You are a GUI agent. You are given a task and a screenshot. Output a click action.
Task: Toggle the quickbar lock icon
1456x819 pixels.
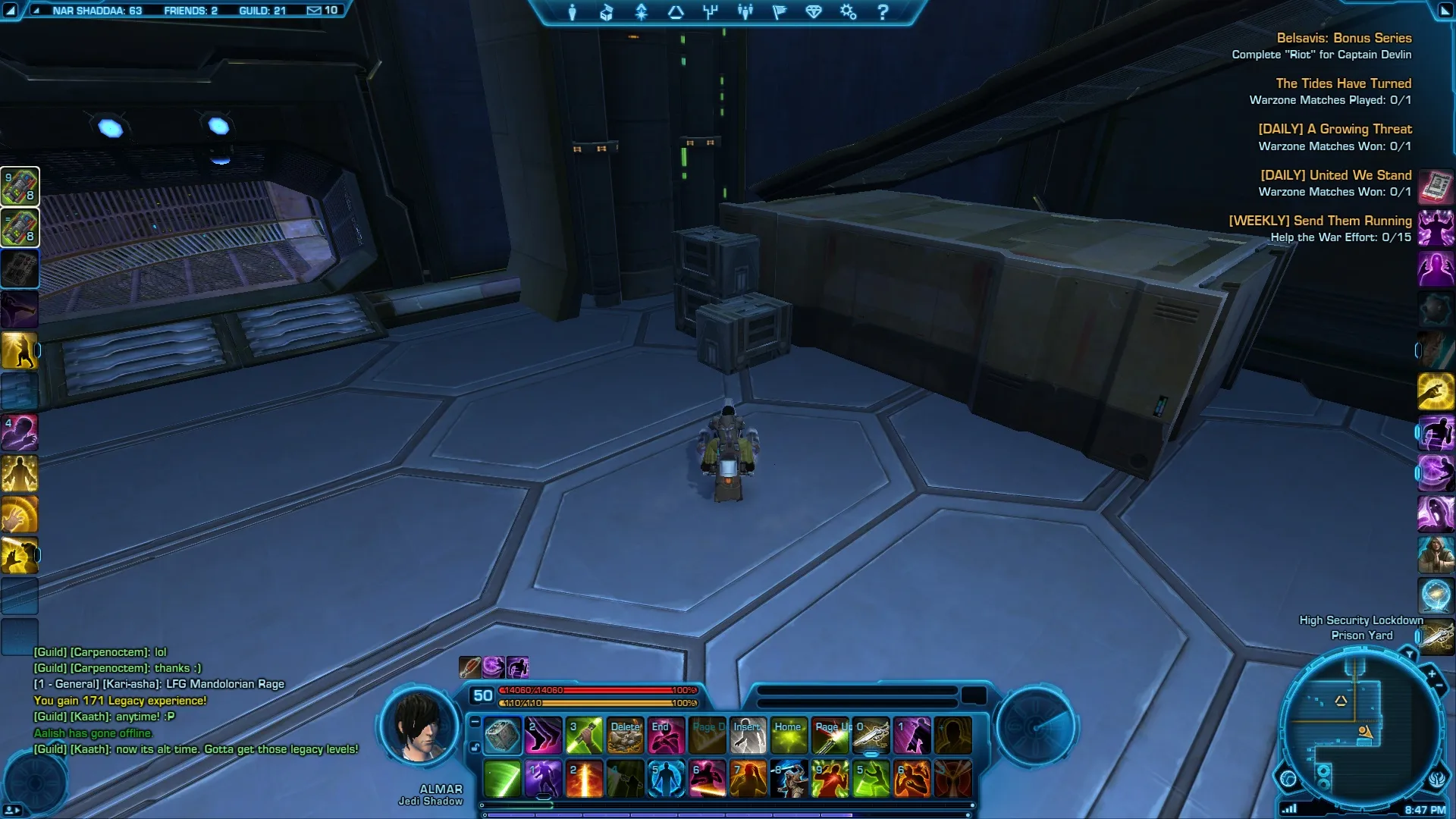click(475, 748)
